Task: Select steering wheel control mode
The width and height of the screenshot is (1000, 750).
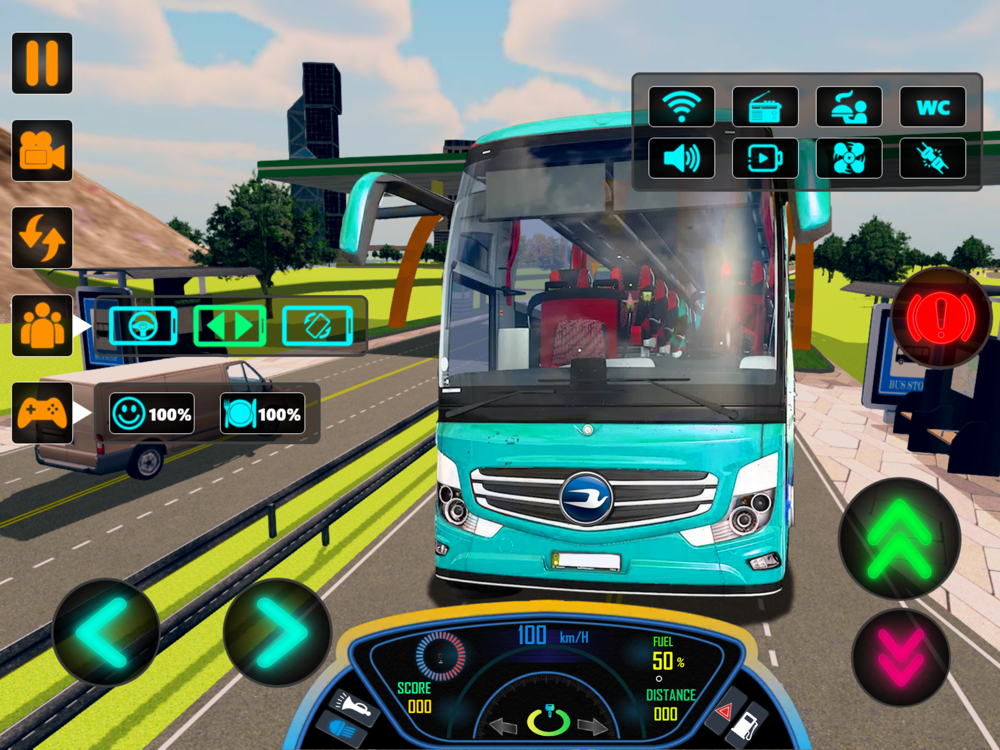Action: [x=143, y=326]
